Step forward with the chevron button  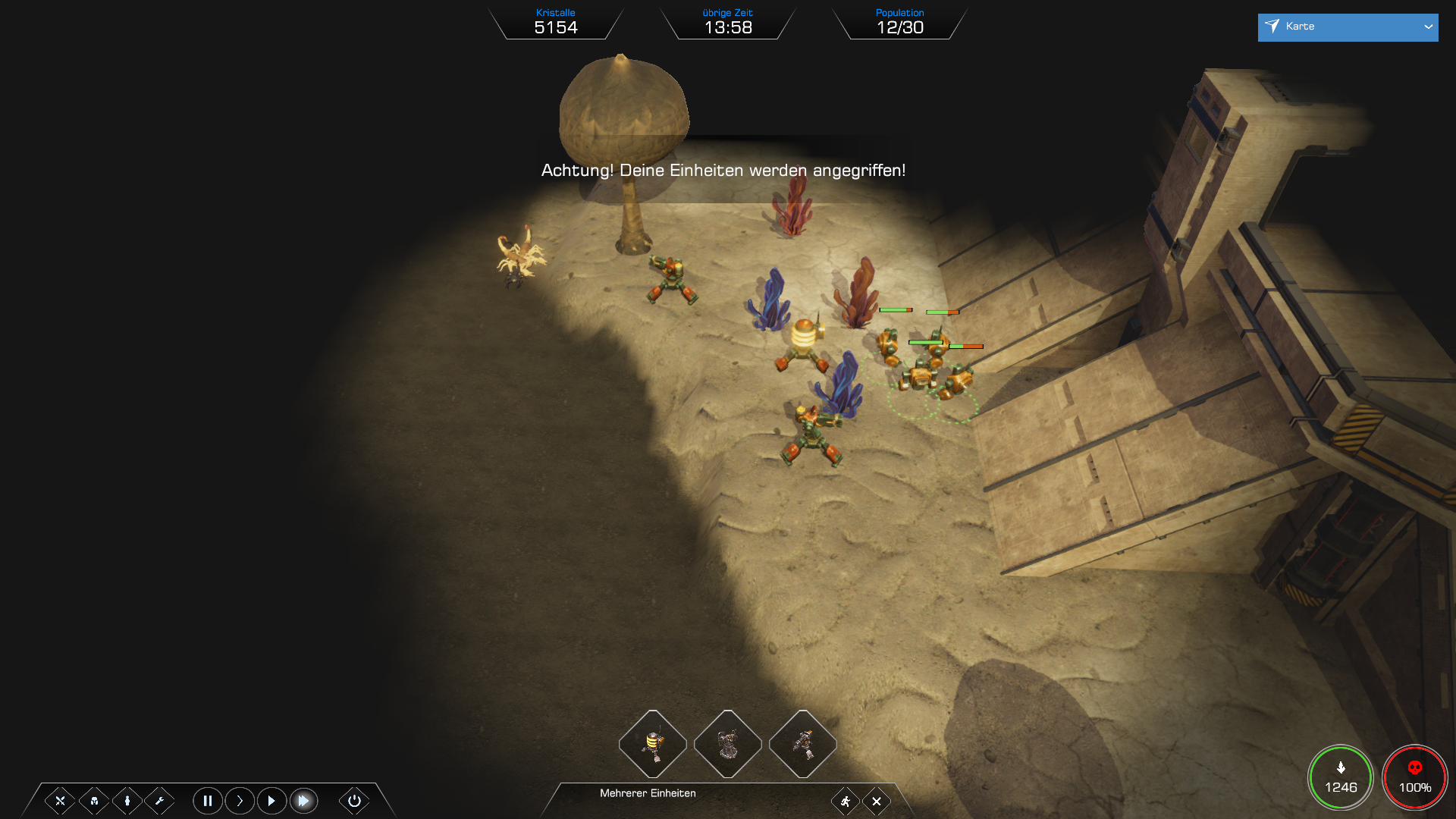click(x=240, y=801)
